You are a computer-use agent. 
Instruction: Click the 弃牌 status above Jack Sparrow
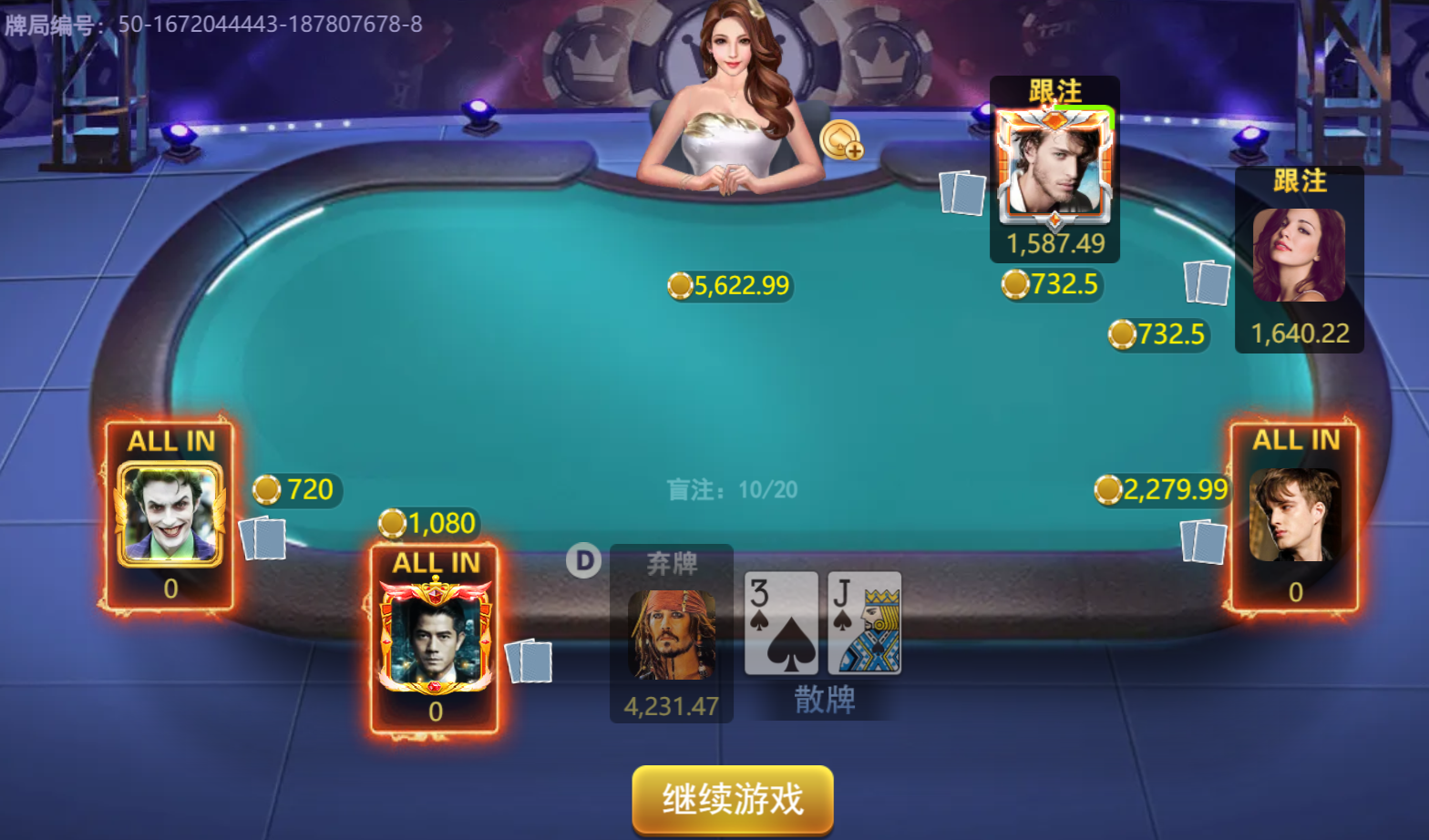(x=672, y=565)
